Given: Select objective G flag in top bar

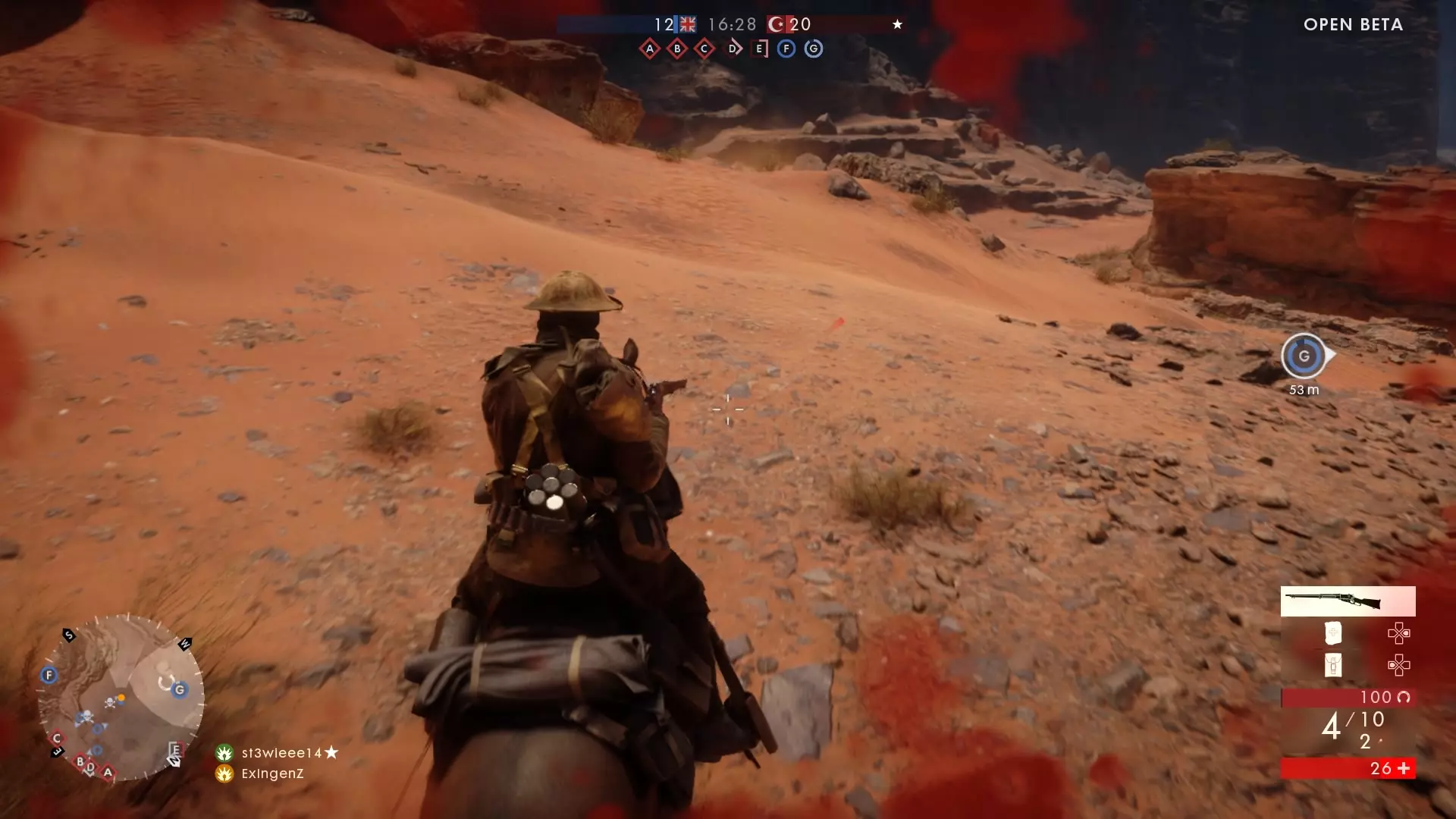Looking at the screenshot, I should [814, 49].
